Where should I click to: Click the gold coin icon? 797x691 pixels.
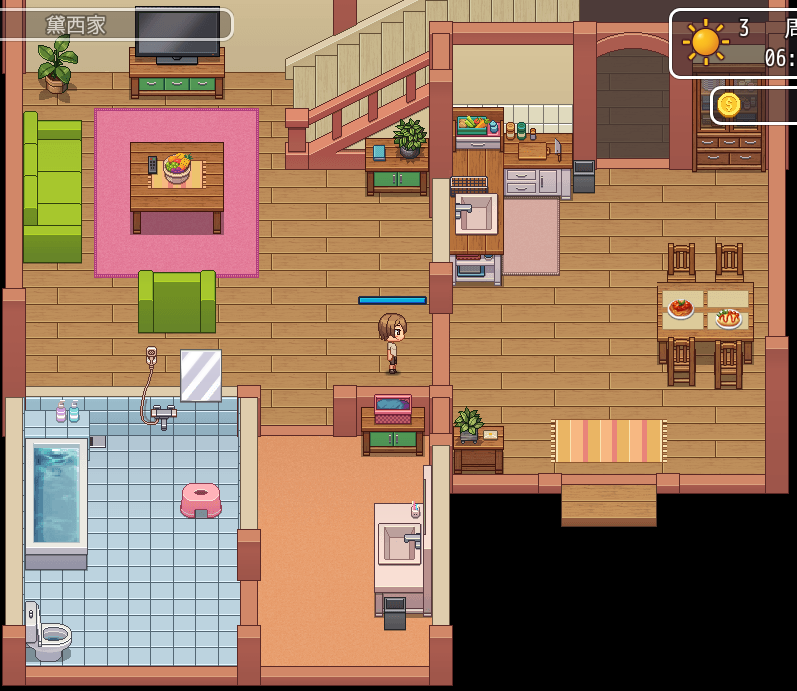(729, 104)
